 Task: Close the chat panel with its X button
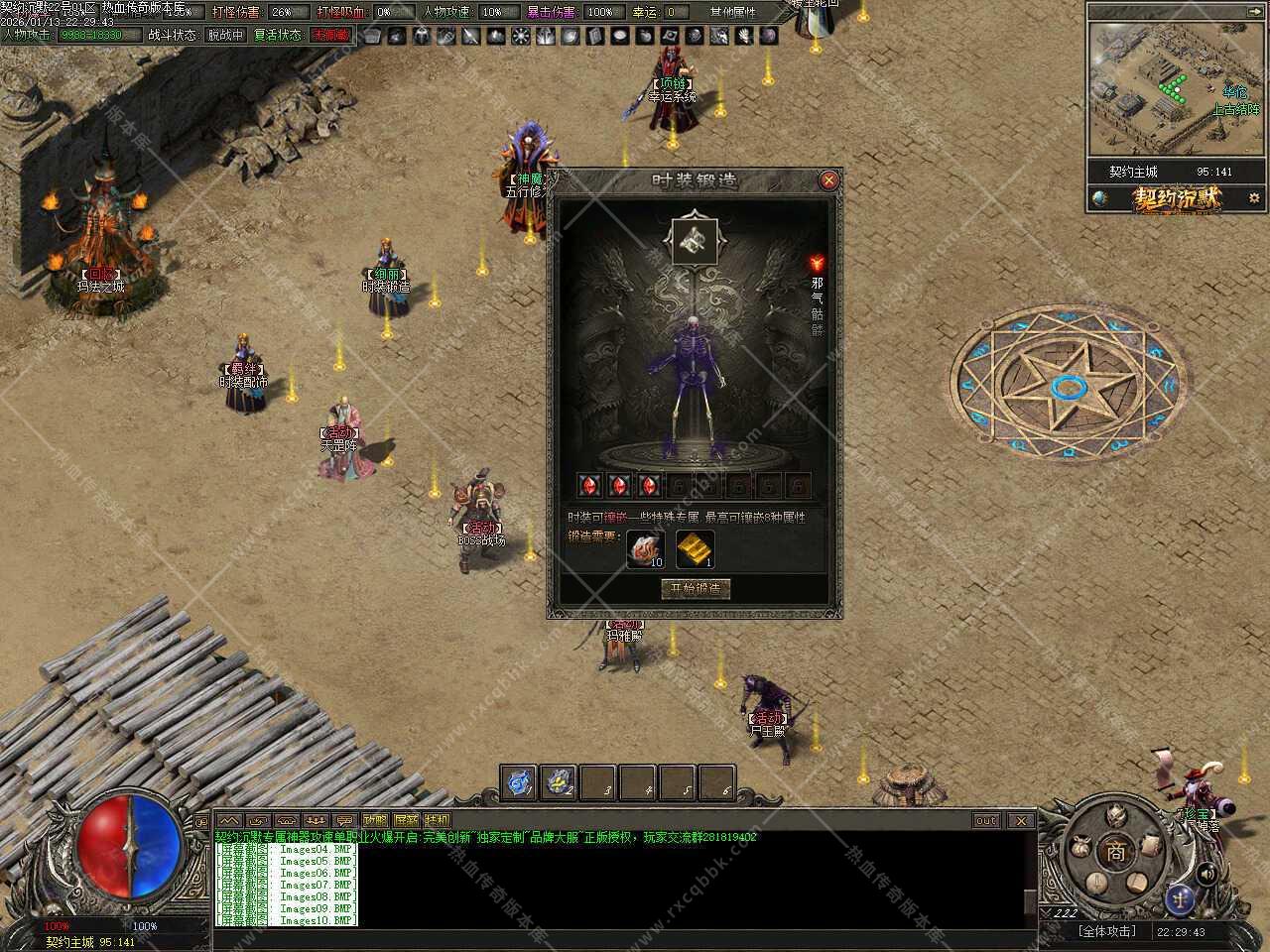tap(1019, 820)
